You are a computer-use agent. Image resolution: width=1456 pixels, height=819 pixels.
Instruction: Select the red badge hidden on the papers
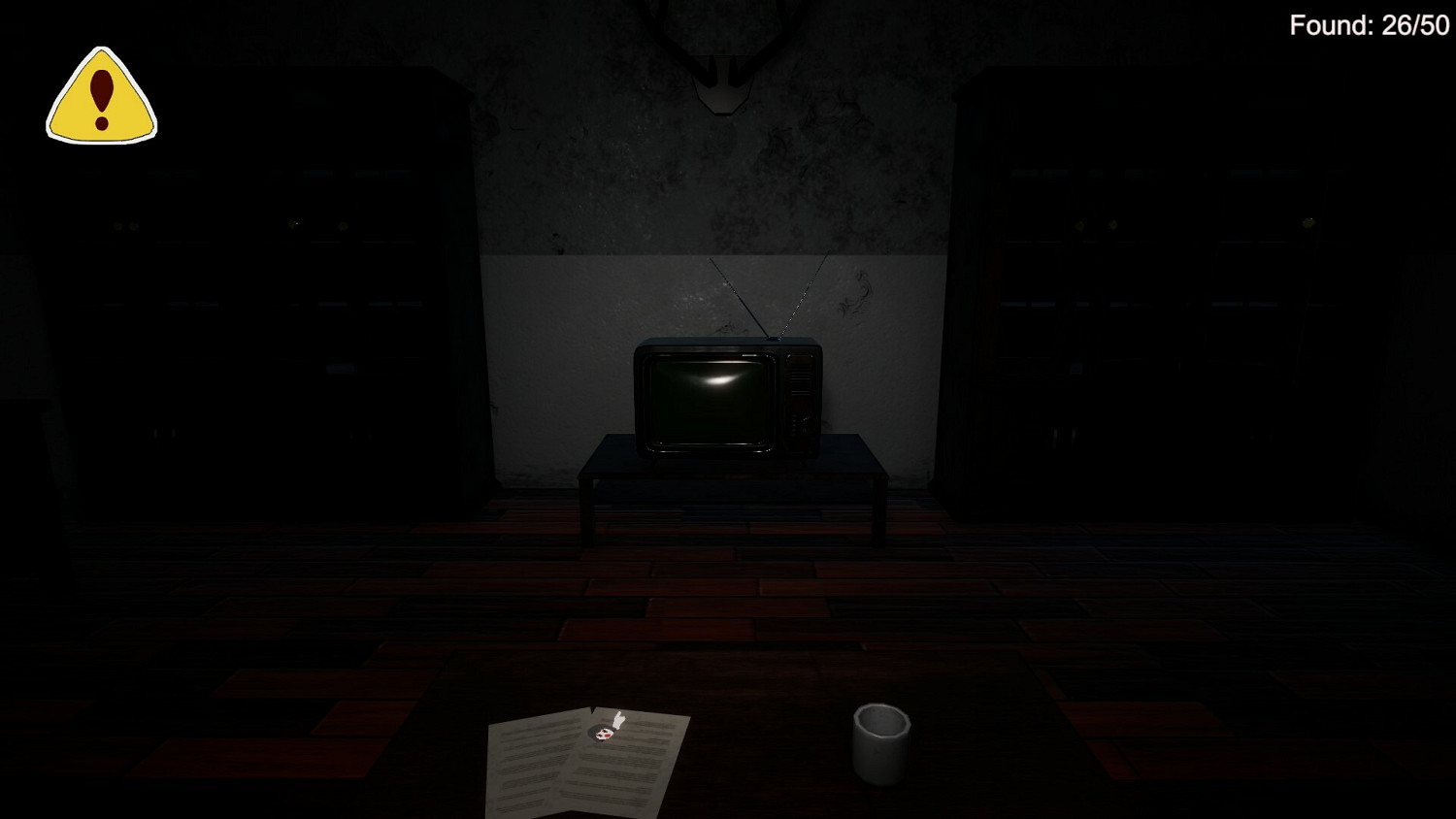[x=604, y=735]
